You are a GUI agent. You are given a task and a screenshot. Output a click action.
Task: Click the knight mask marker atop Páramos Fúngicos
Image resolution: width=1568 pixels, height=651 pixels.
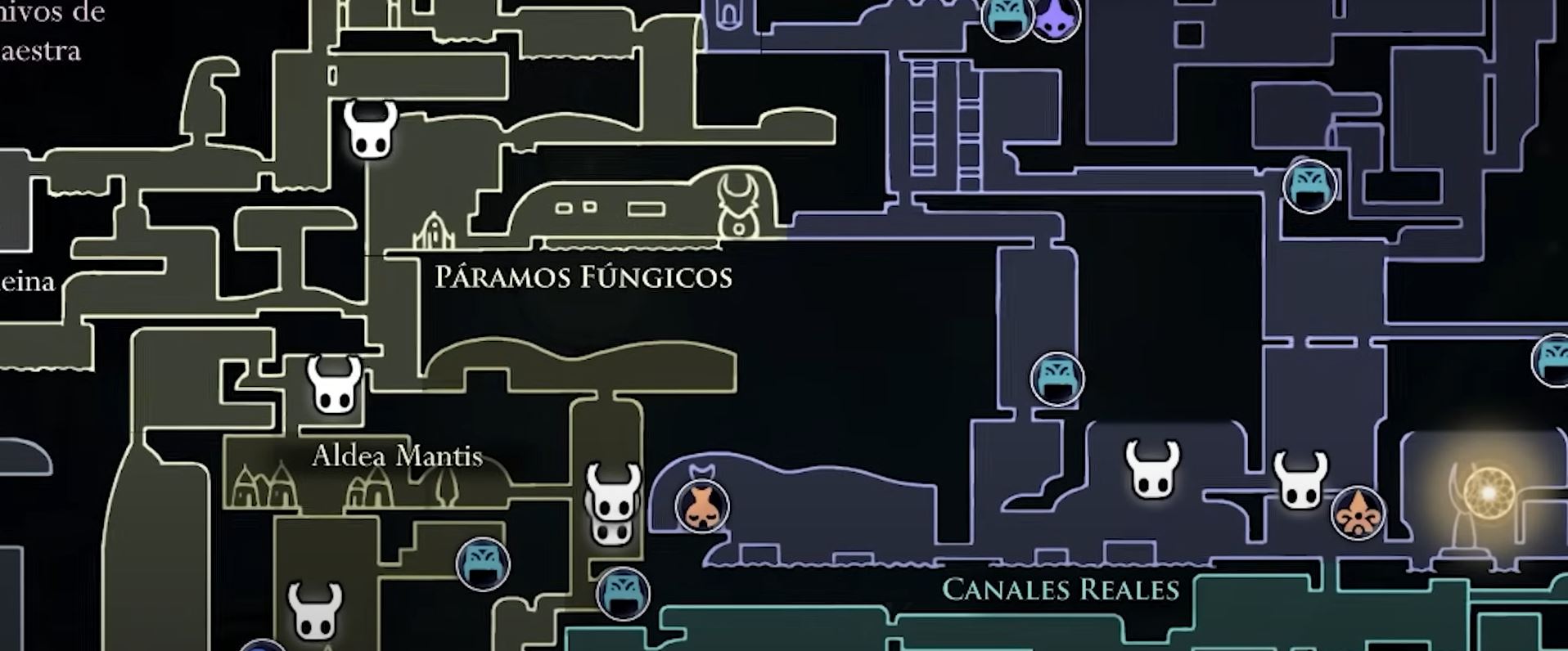368,131
